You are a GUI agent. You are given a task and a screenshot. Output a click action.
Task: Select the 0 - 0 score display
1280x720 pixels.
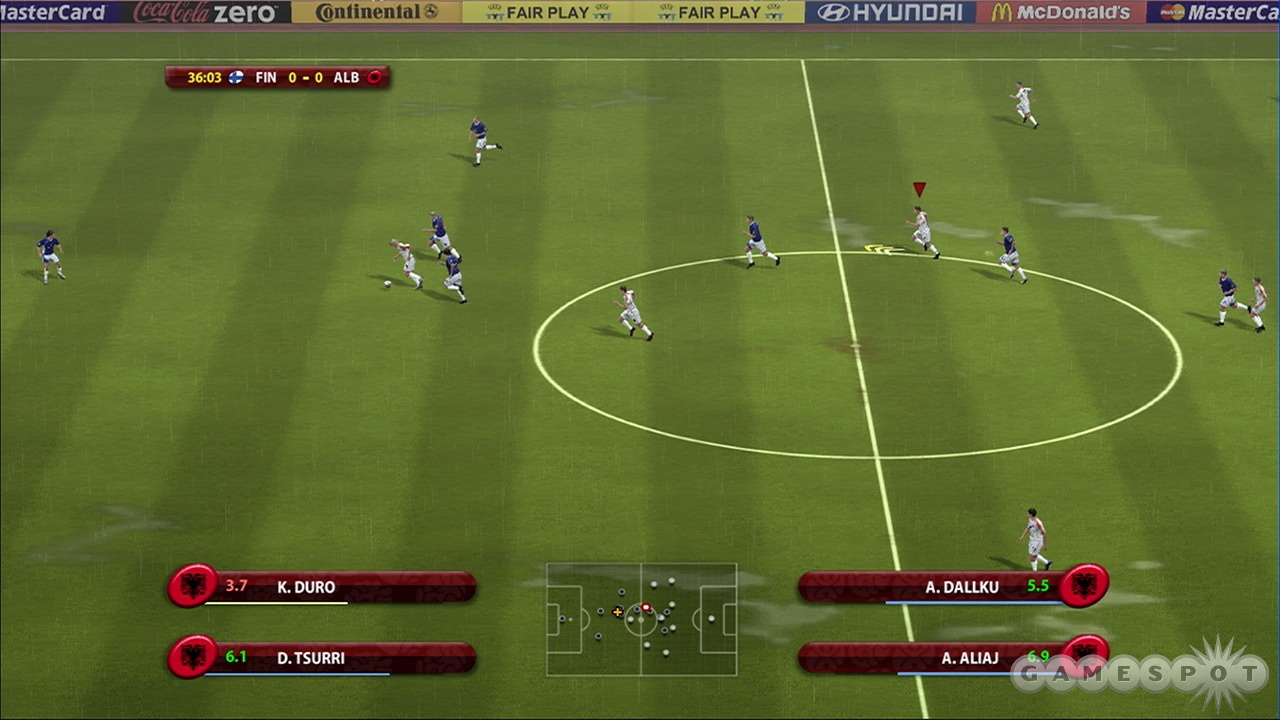point(305,77)
